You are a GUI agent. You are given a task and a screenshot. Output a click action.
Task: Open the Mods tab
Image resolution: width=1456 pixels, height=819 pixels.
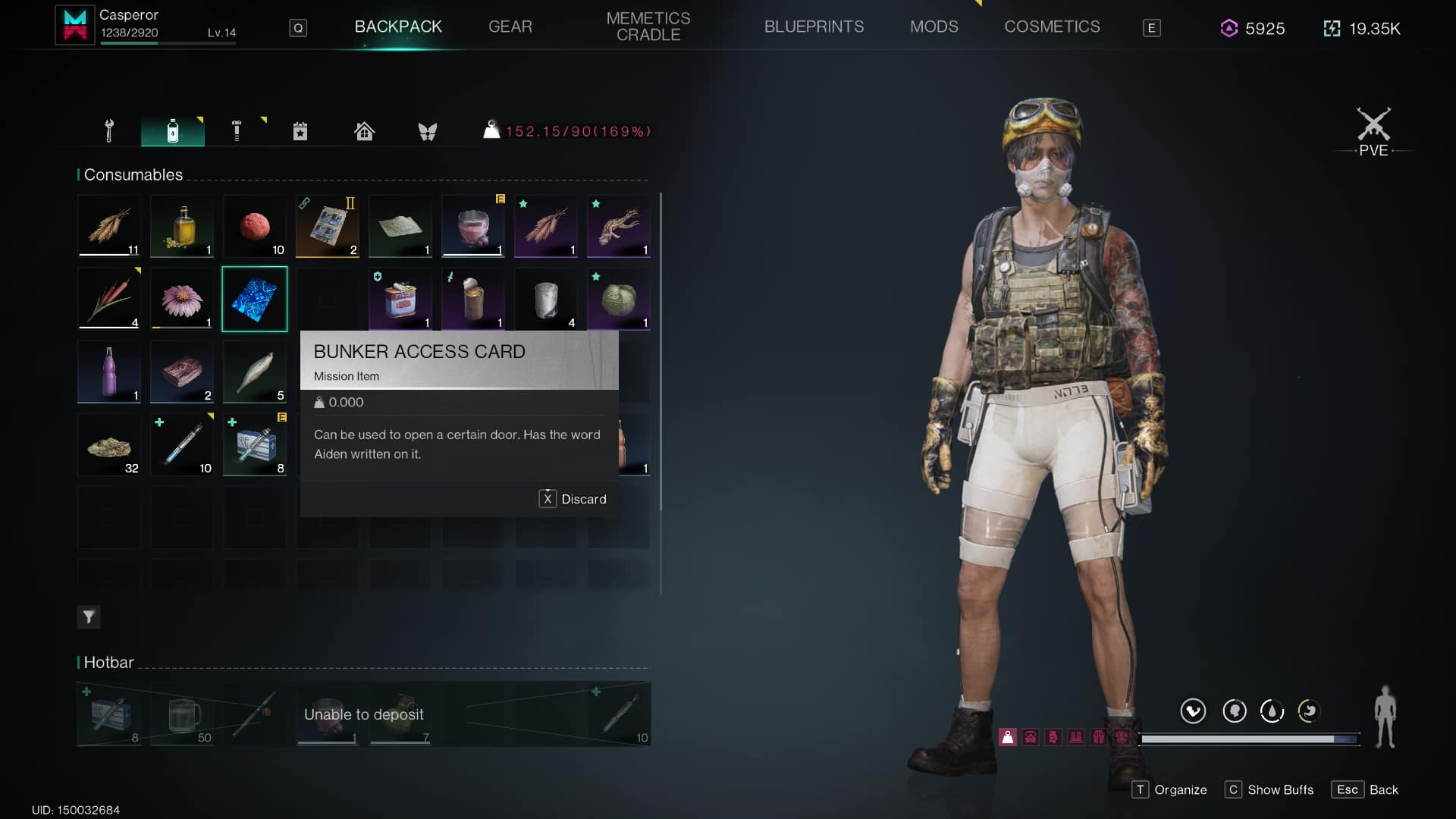click(x=934, y=27)
